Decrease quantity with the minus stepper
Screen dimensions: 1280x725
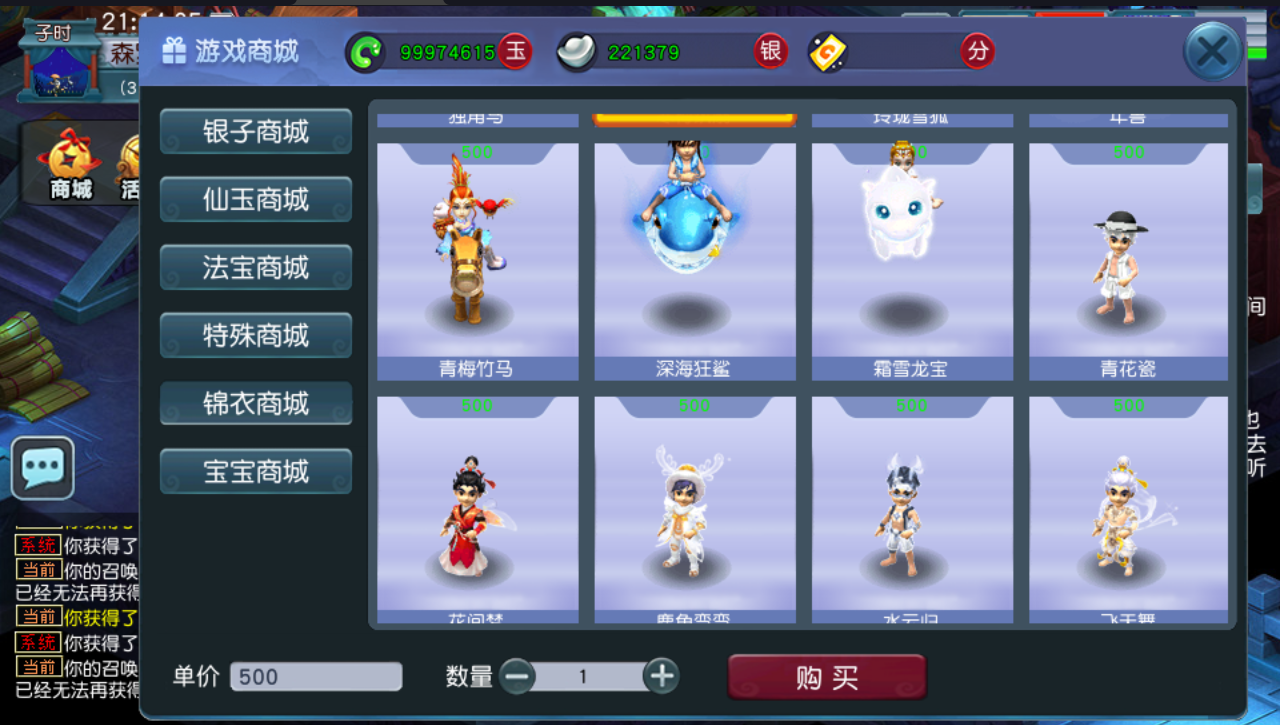point(519,676)
